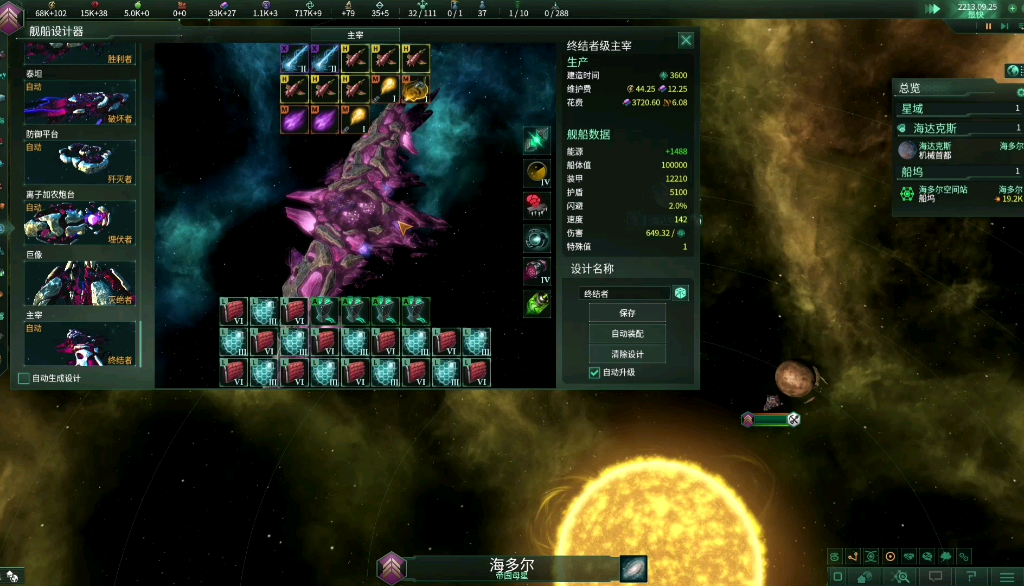Viewport: 1024px width, 586px height.
Task: Select the 离子加农炮台 埋伏者 design
Action: pyautogui.click(x=80, y=223)
